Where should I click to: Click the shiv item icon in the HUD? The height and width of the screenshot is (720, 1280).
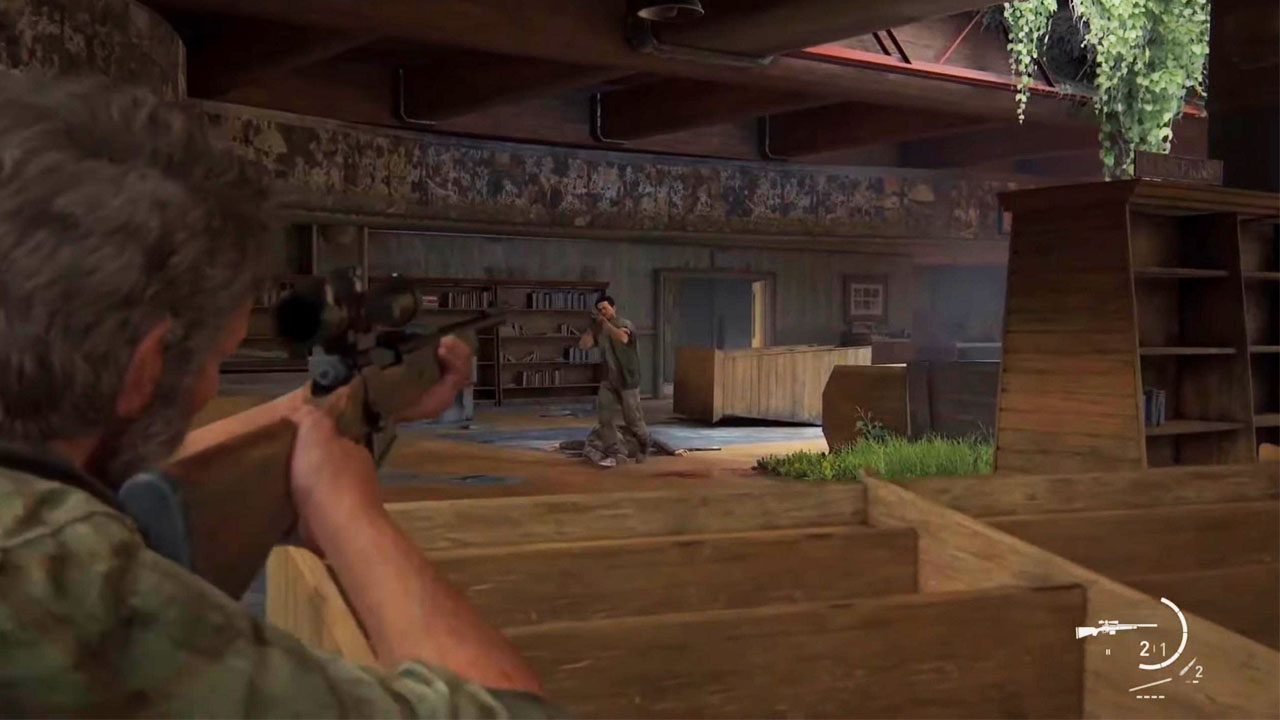(x=1188, y=668)
